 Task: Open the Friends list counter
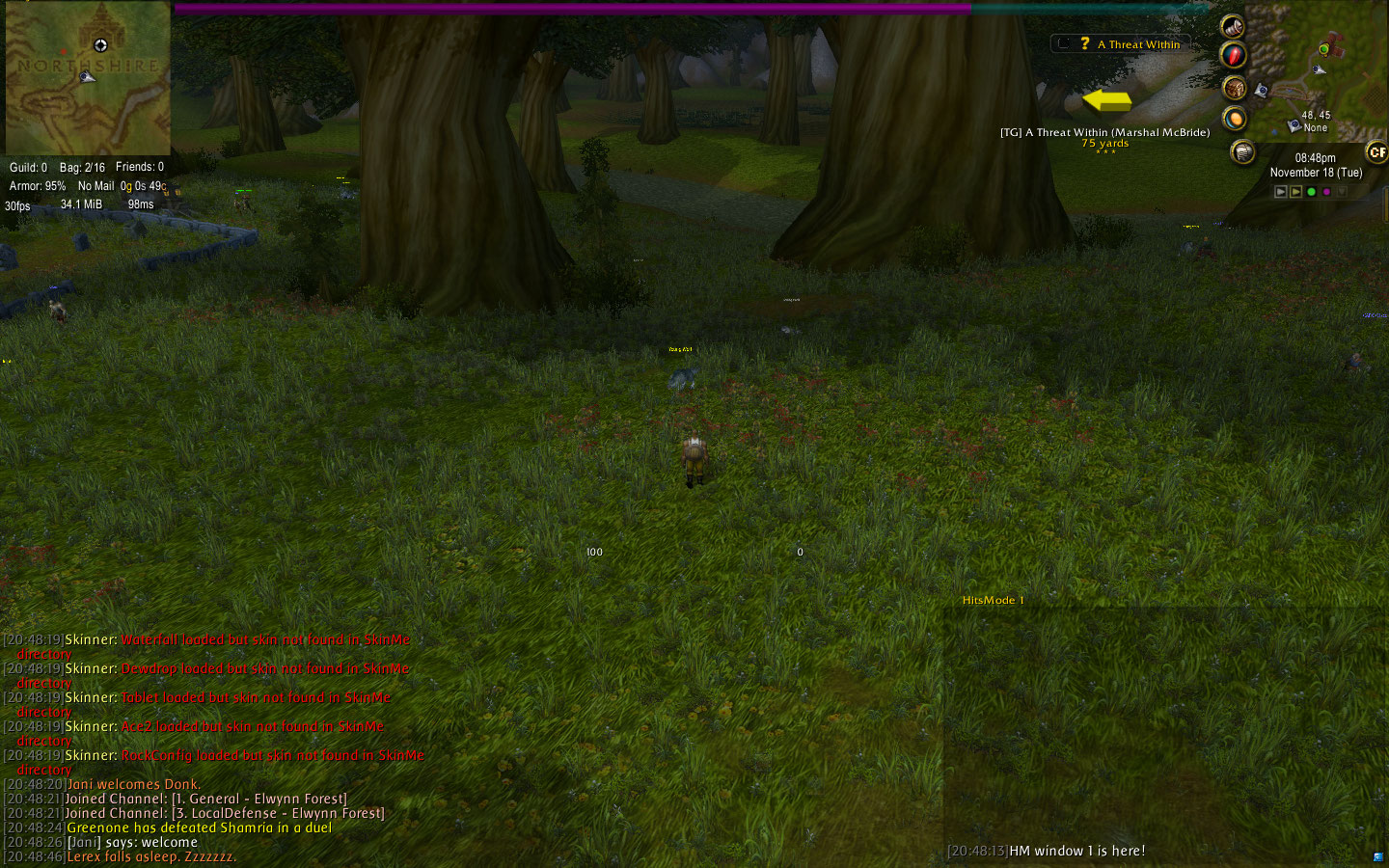click(140, 167)
